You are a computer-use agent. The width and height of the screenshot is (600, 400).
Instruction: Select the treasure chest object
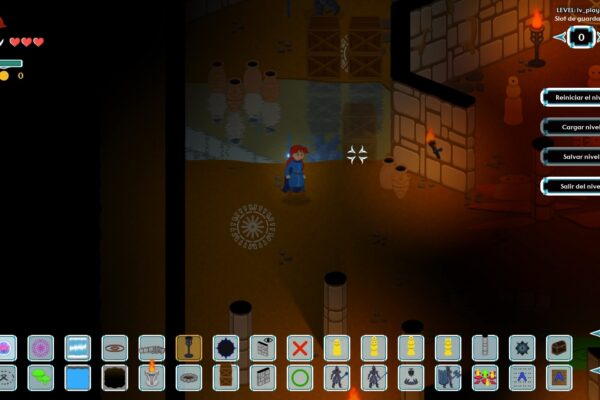pyautogui.click(x=559, y=347)
